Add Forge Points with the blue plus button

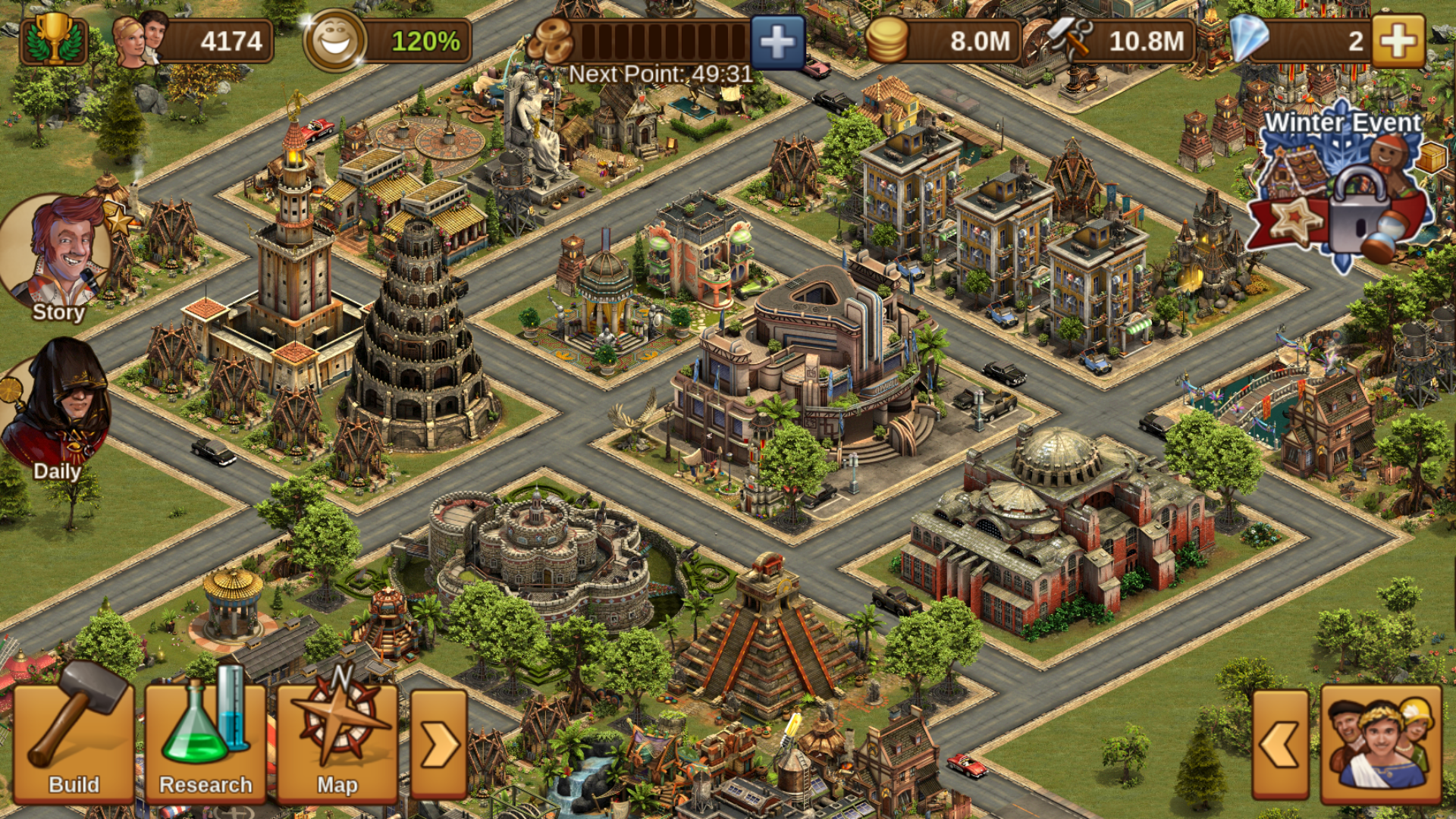(x=778, y=41)
